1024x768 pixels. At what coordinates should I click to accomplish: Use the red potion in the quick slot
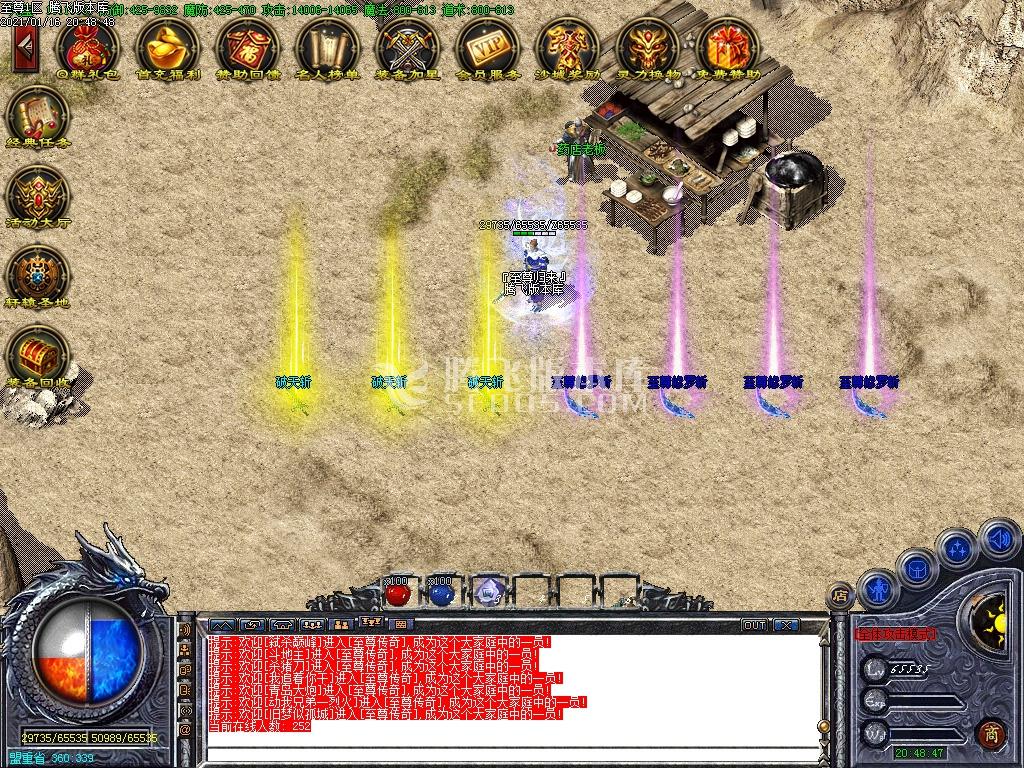tap(398, 593)
